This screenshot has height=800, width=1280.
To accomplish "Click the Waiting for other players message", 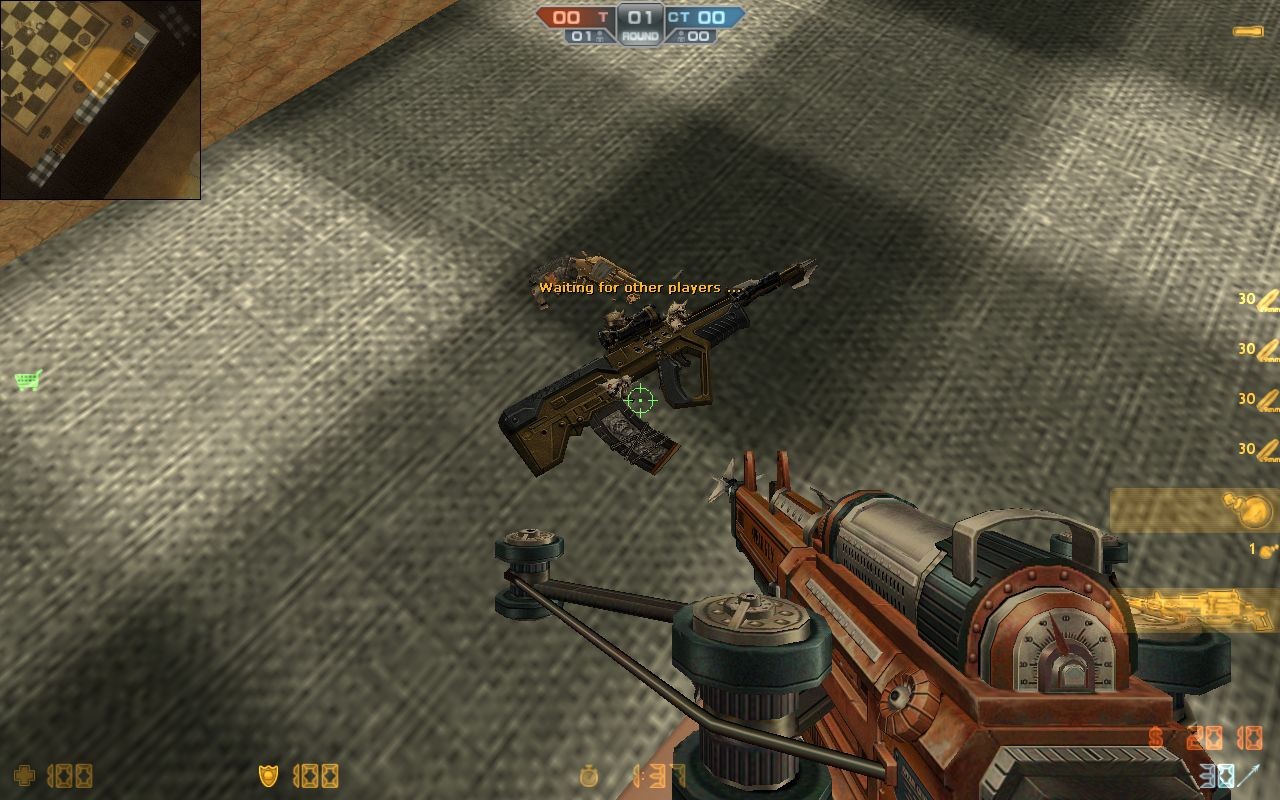I will (x=640, y=287).
